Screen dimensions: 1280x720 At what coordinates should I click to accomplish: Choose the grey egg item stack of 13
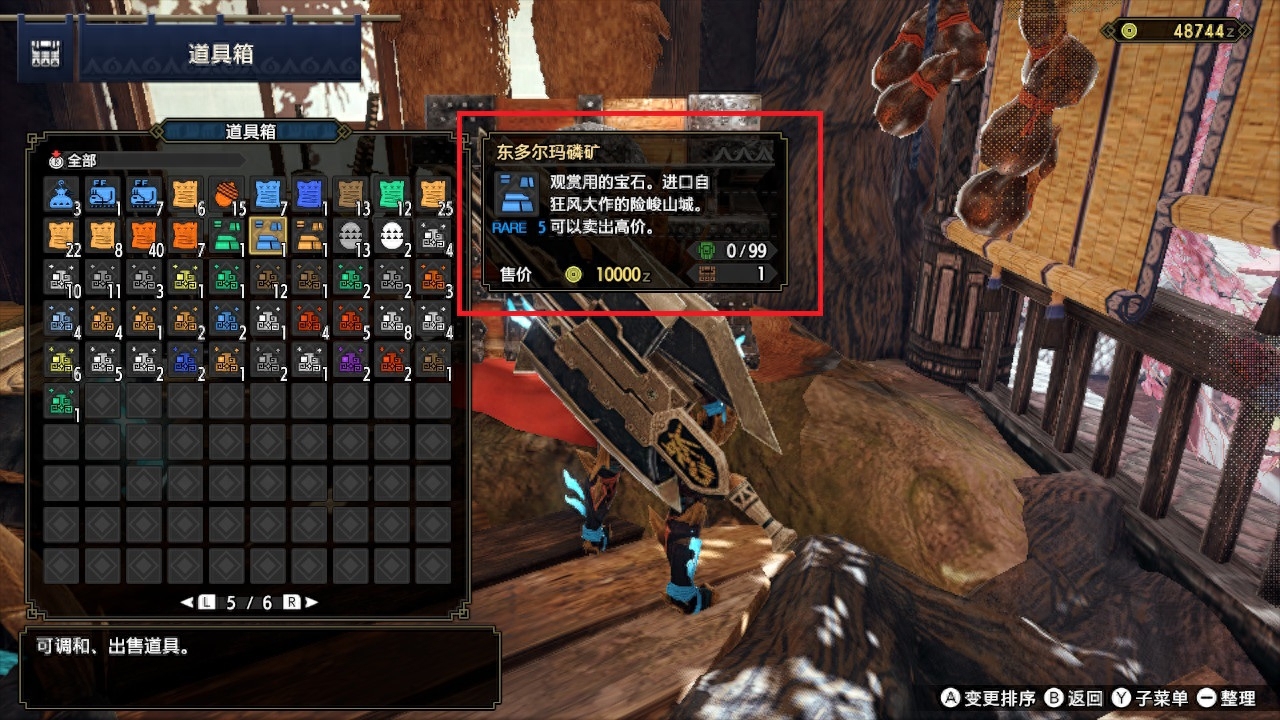pos(351,235)
